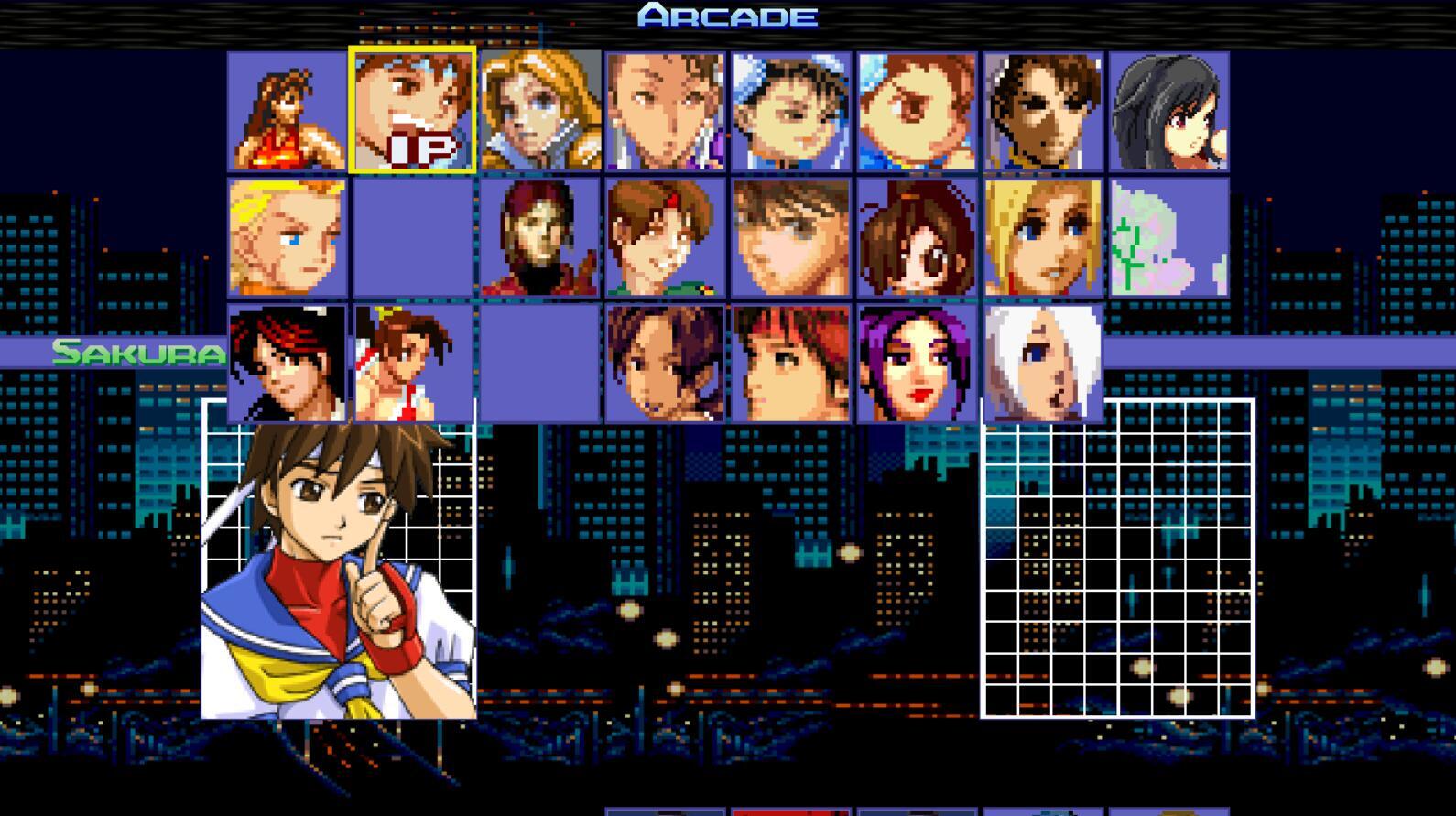Choose the long black-haired girl portrait
The width and height of the screenshot is (1456, 816).
[1168, 111]
